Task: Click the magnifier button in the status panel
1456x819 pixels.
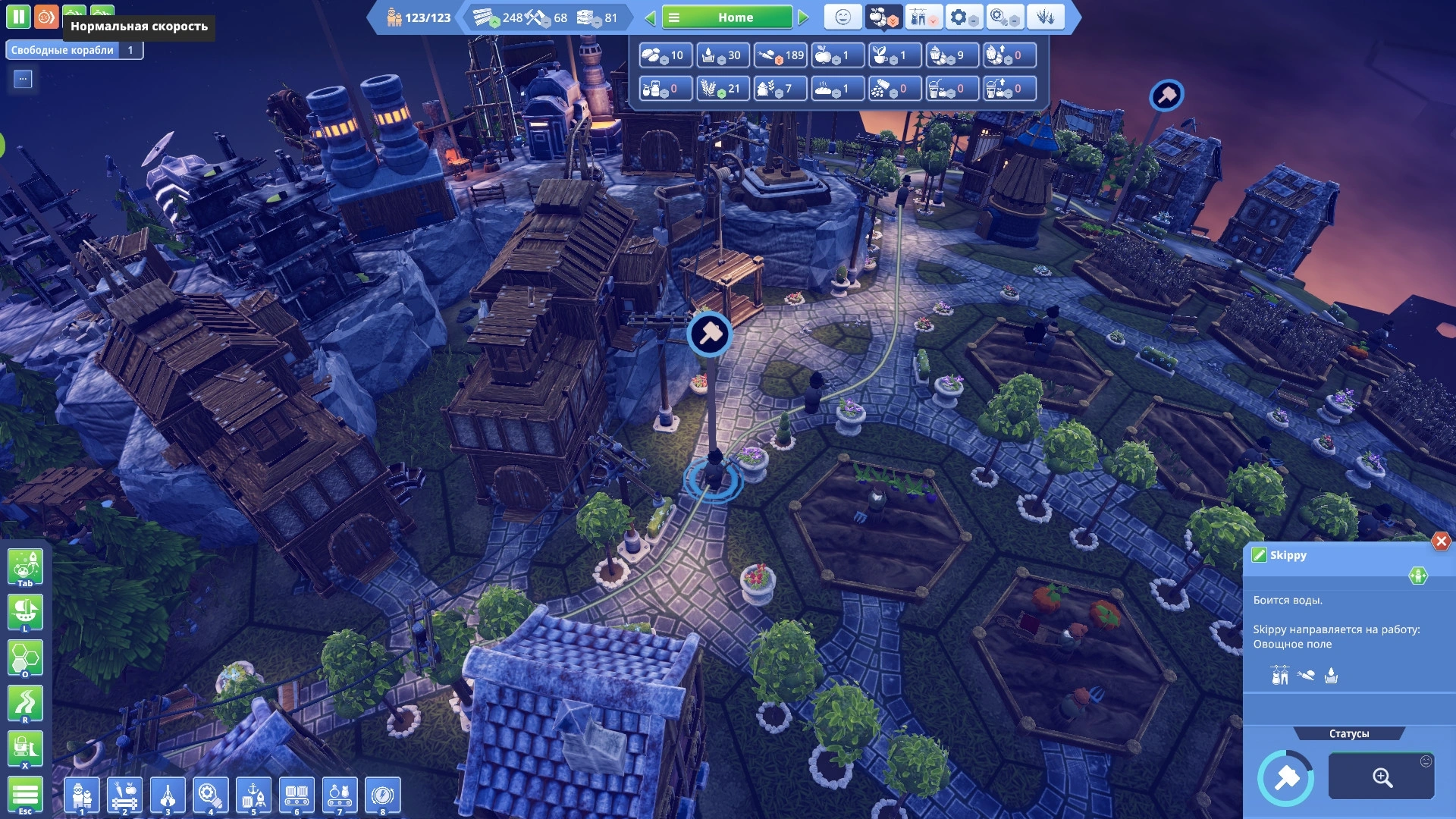Action: tap(1381, 777)
